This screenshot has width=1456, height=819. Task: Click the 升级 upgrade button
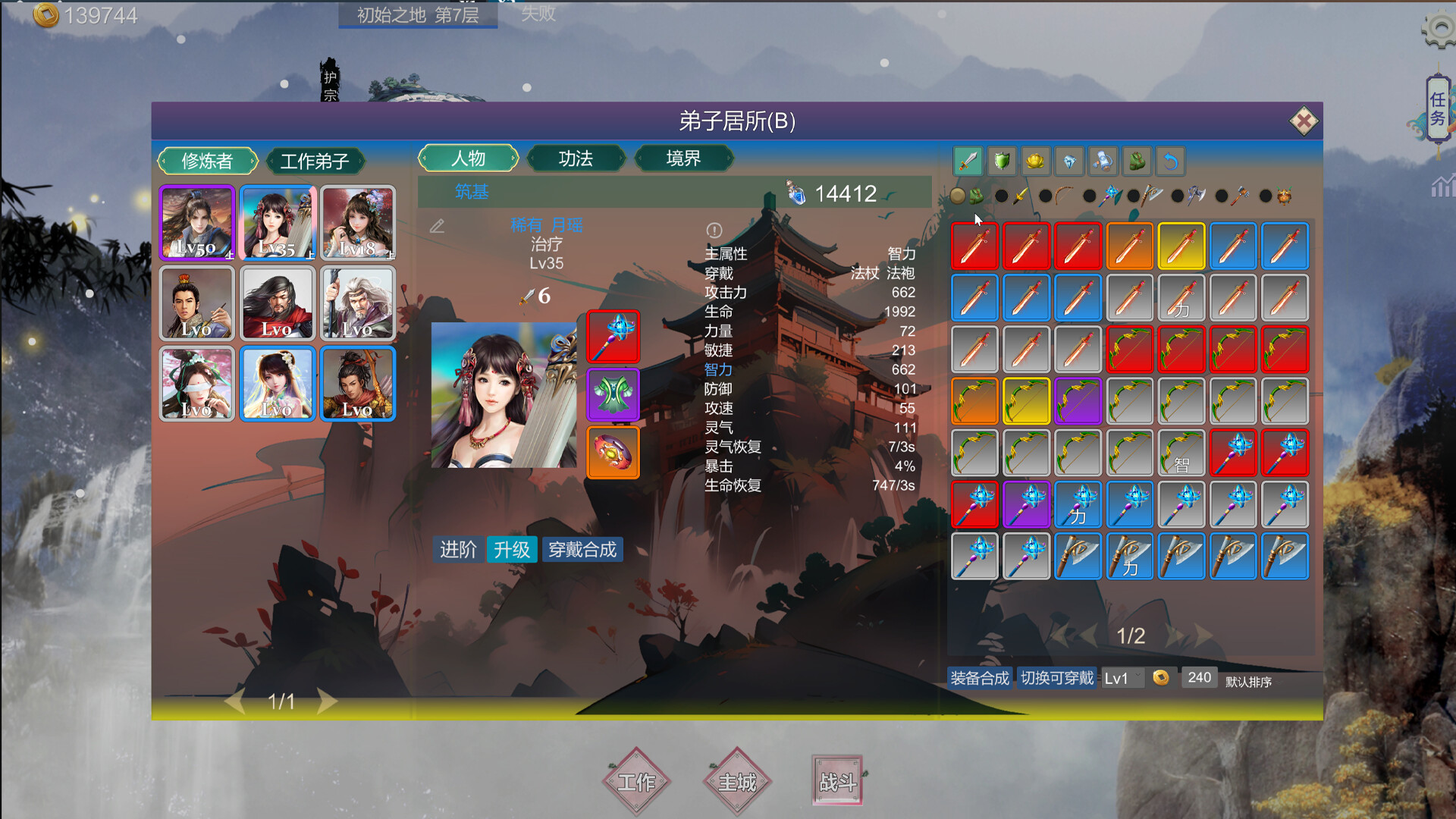click(513, 550)
